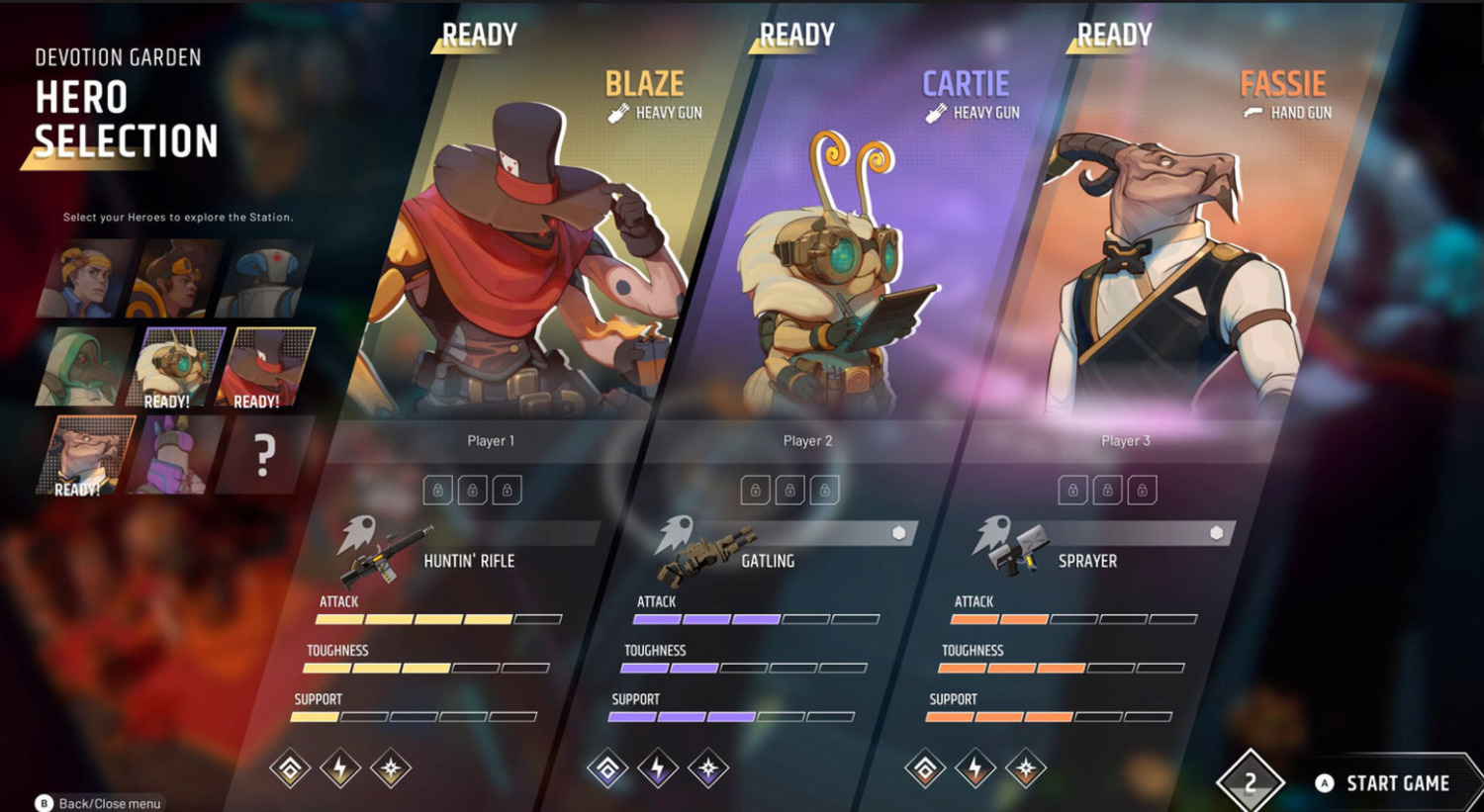Click Blaze's portrait in the hero grid
Screen dimensions: 1484x812
point(266,367)
